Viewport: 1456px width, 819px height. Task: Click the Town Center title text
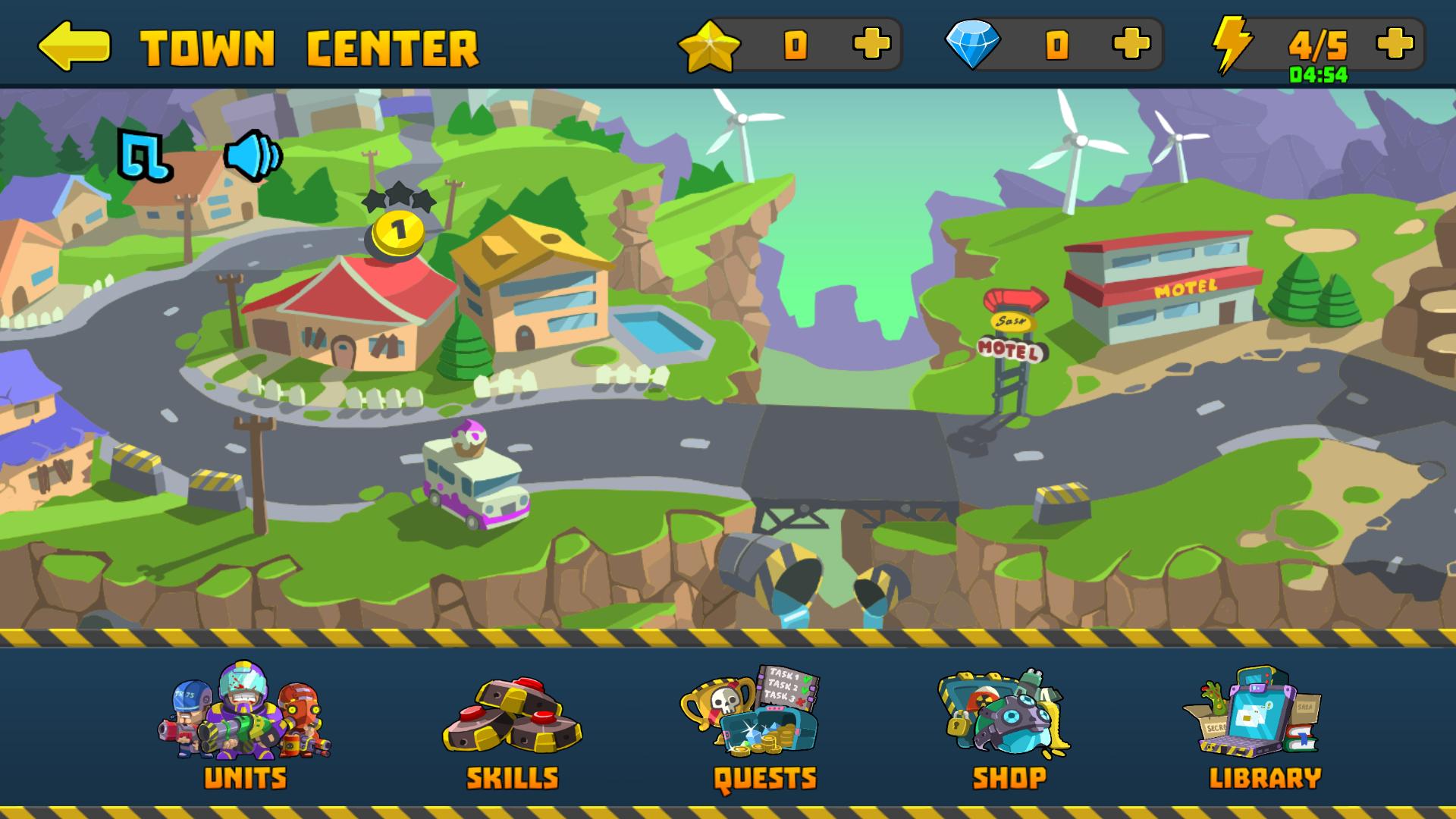tap(309, 45)
